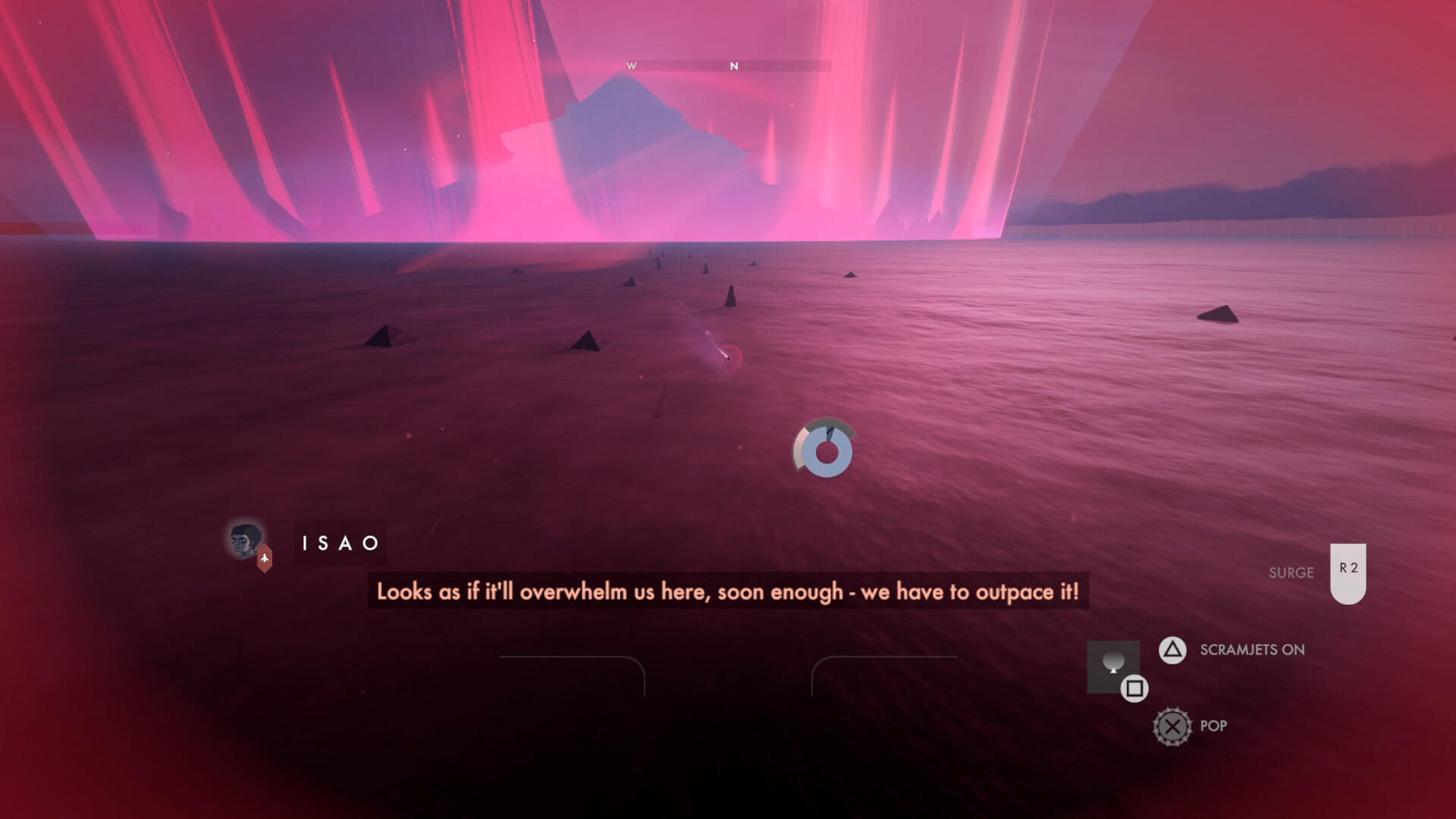This screenshot has height=819, width=1456.
Task: Select the W marker on the compass
Action: (x=630, y=66)
